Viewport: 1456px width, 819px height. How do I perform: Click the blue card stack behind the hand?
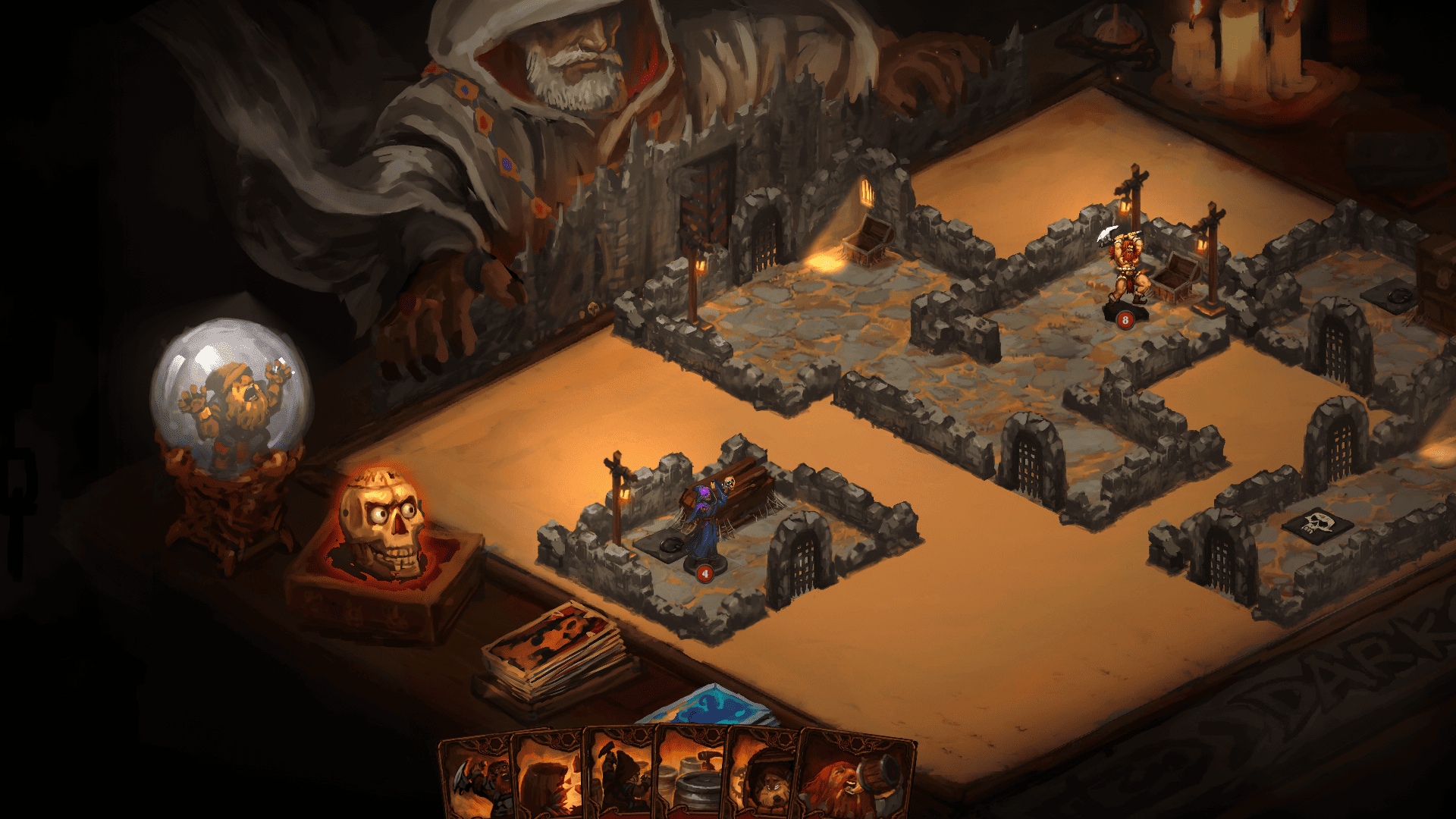709,706
